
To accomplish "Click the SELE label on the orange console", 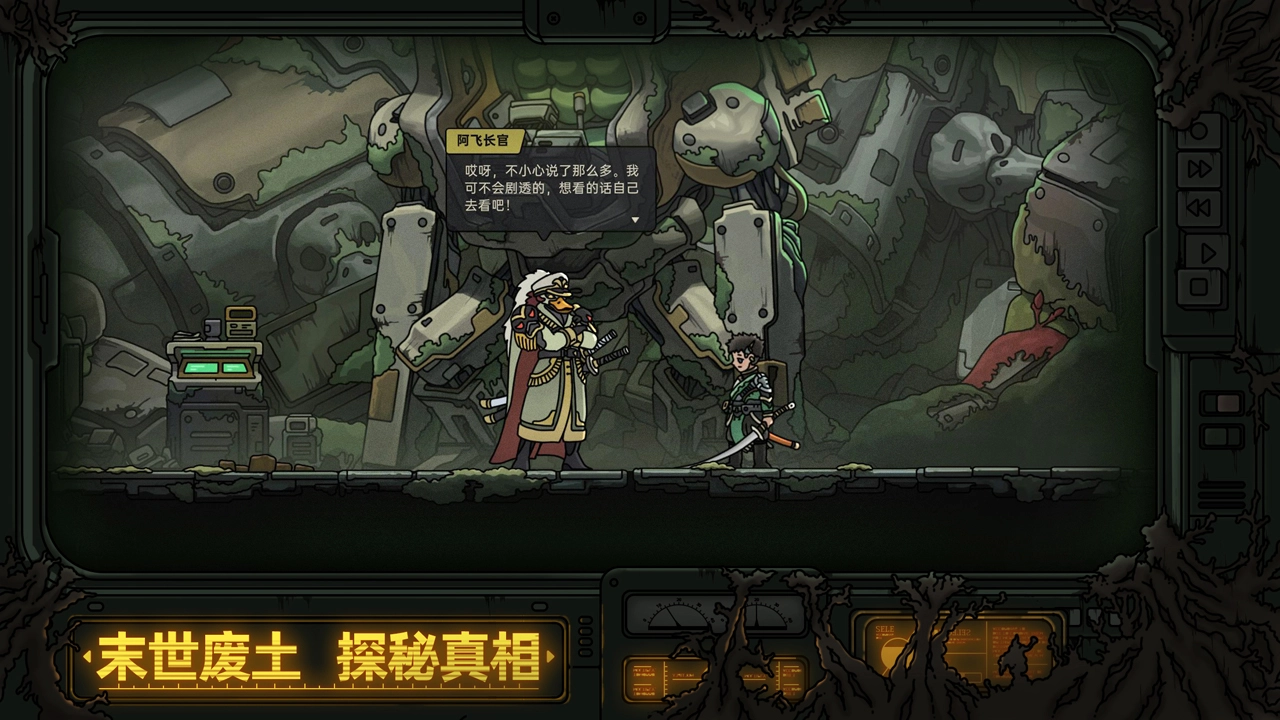I will (884, 629).
